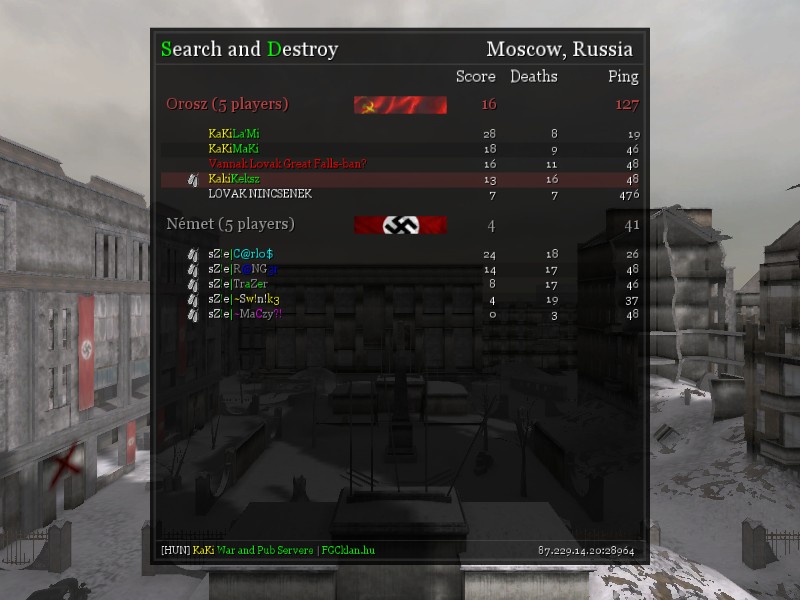Click the German team flag icon
The image size is (800, 600).
(400, 225)
